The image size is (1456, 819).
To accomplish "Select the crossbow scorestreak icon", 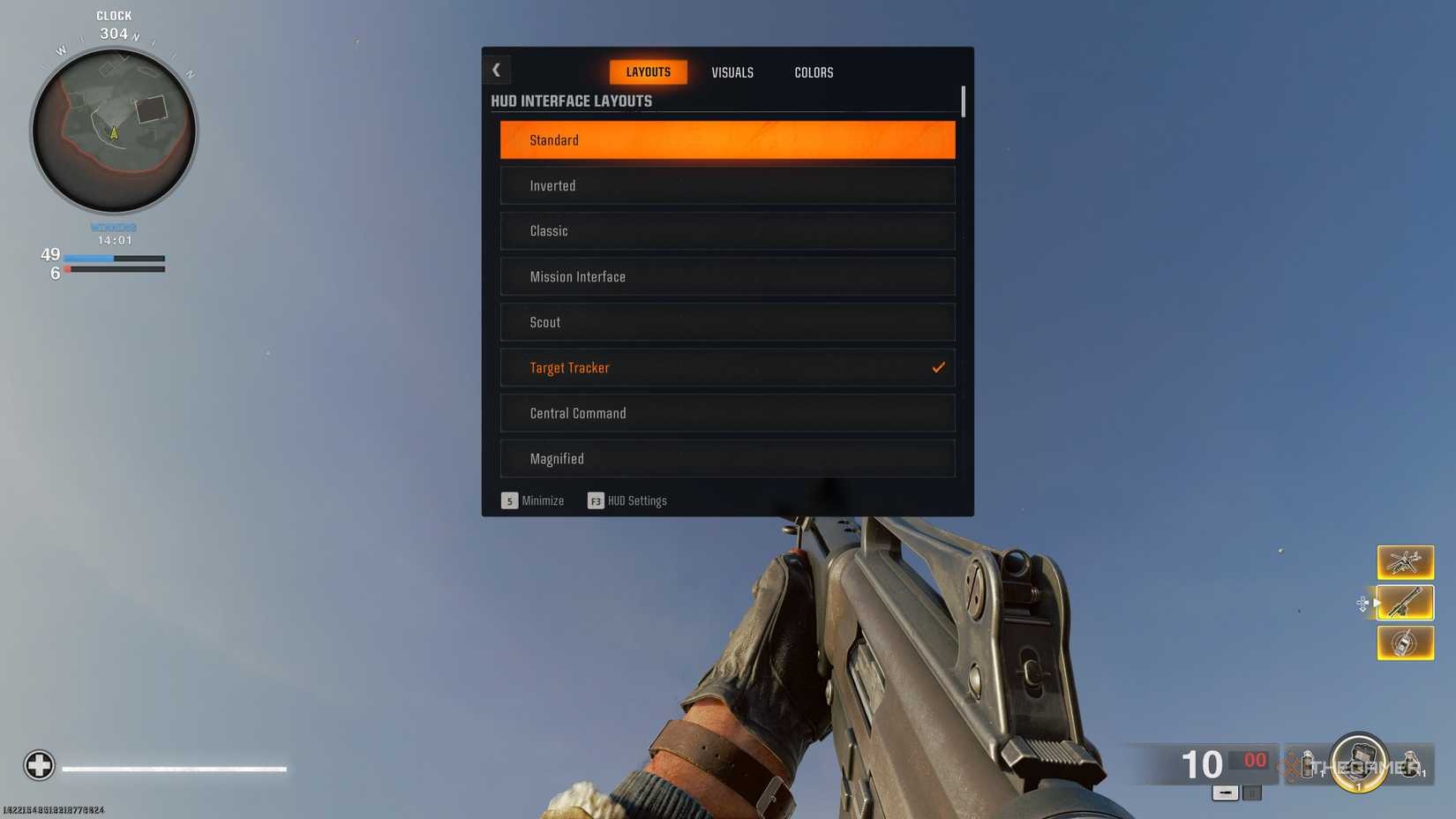I will pyautogui.click(x=1405, y=562).
